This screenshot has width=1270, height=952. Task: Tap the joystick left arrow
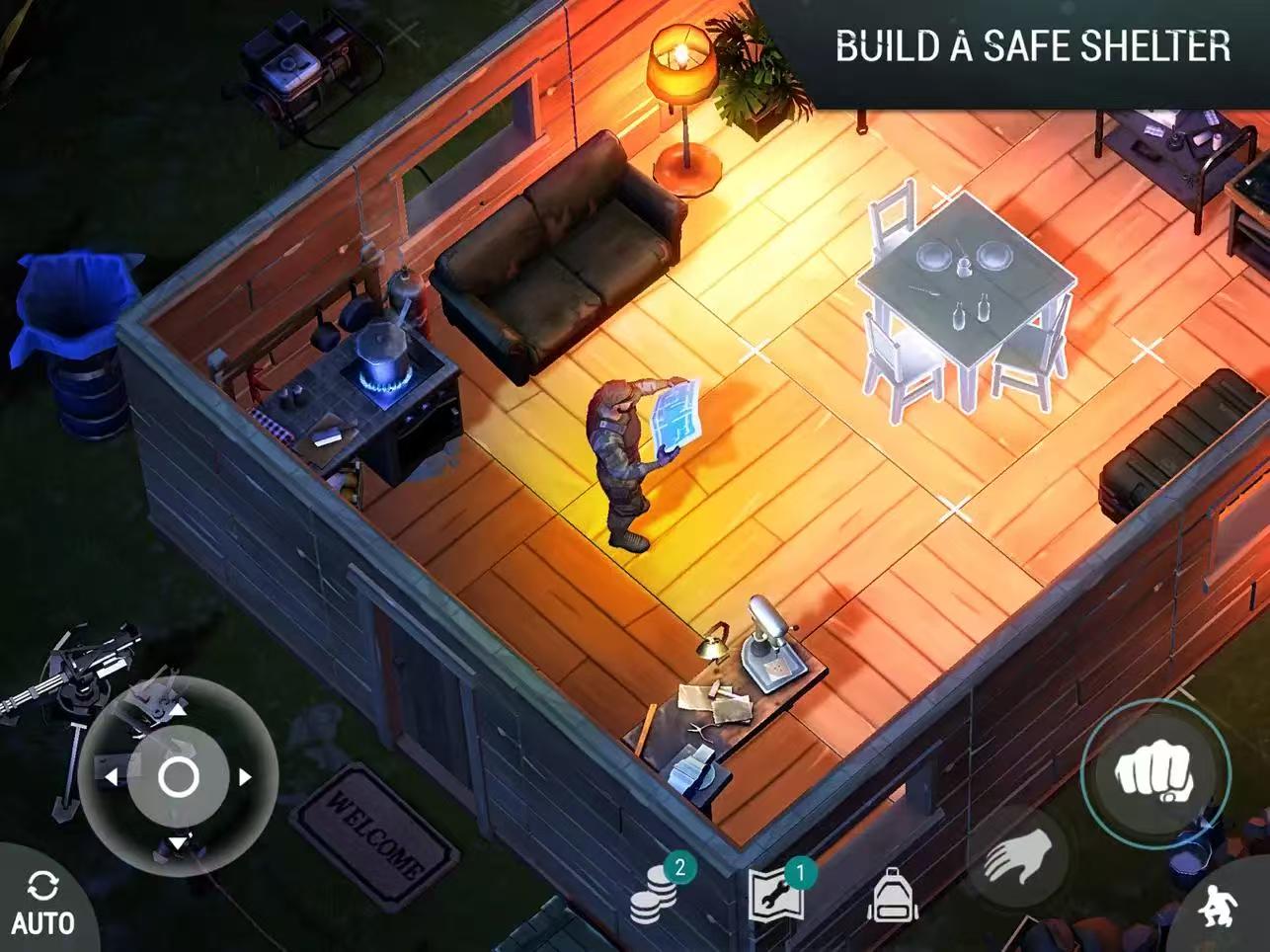coord(111,777)
